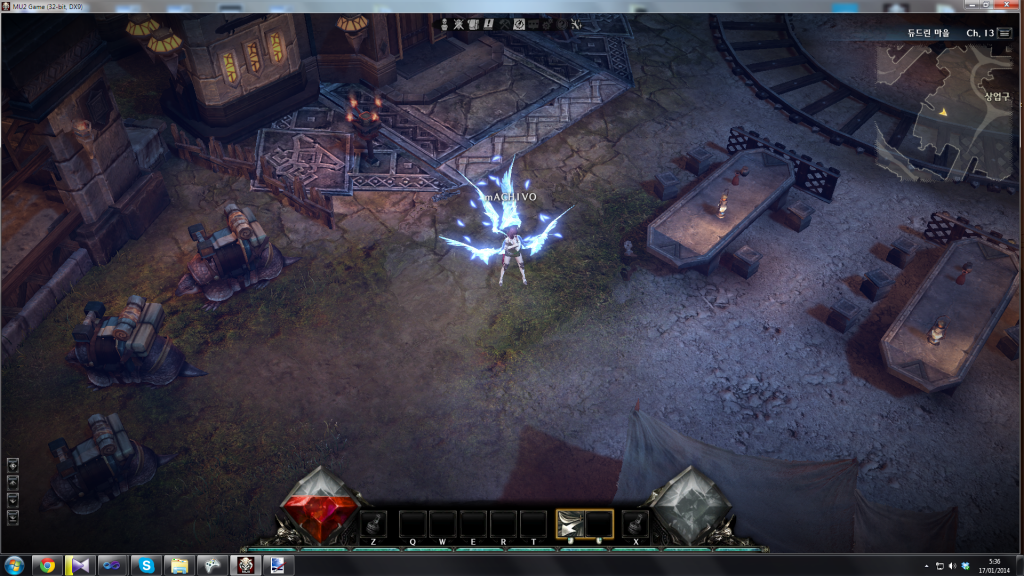Open Google Chrome from the Windows taskbar

[46, 565]
